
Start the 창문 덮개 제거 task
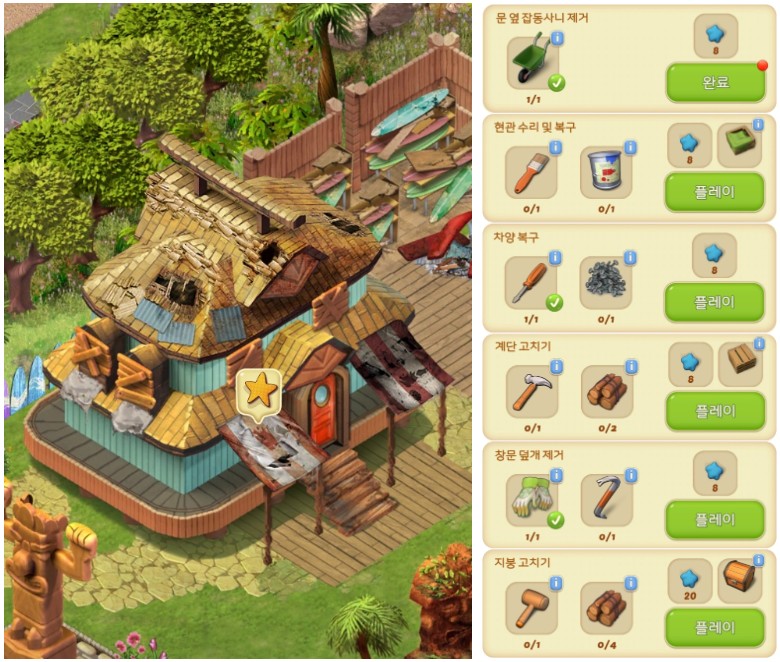714,519
